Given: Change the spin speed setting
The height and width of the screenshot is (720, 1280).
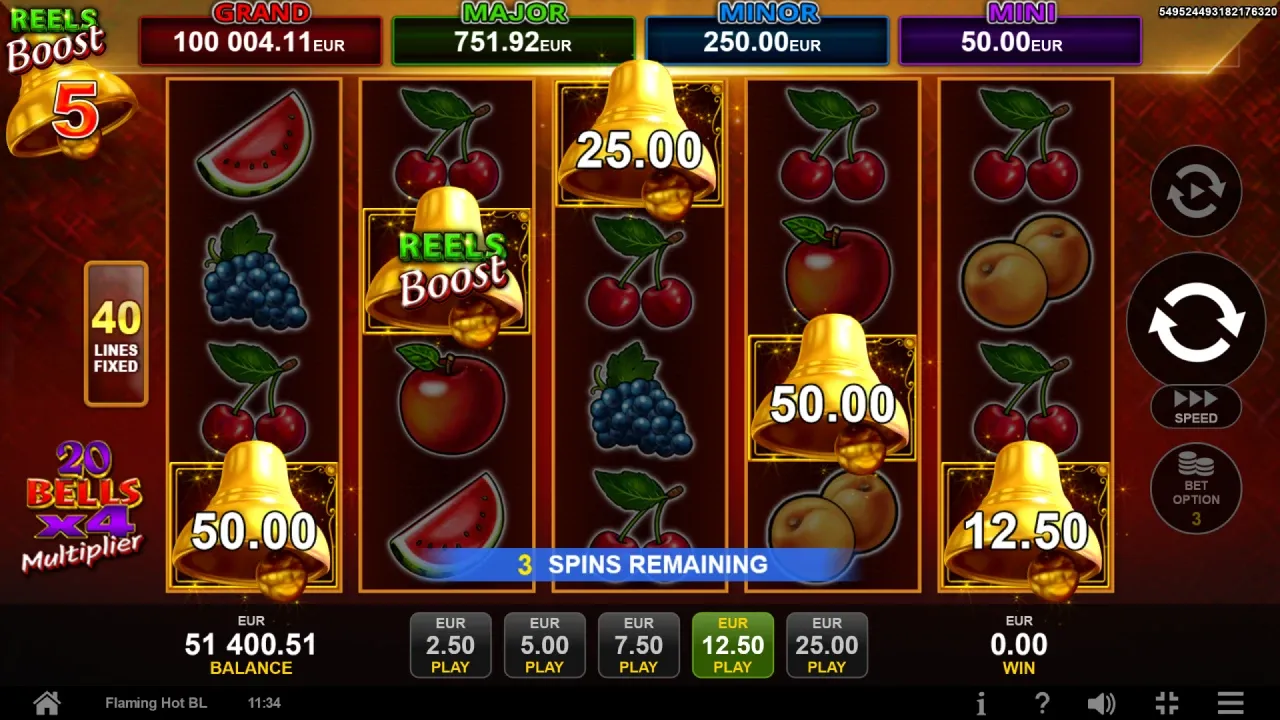Looking at the screenshot, I should click(1196, 406).
